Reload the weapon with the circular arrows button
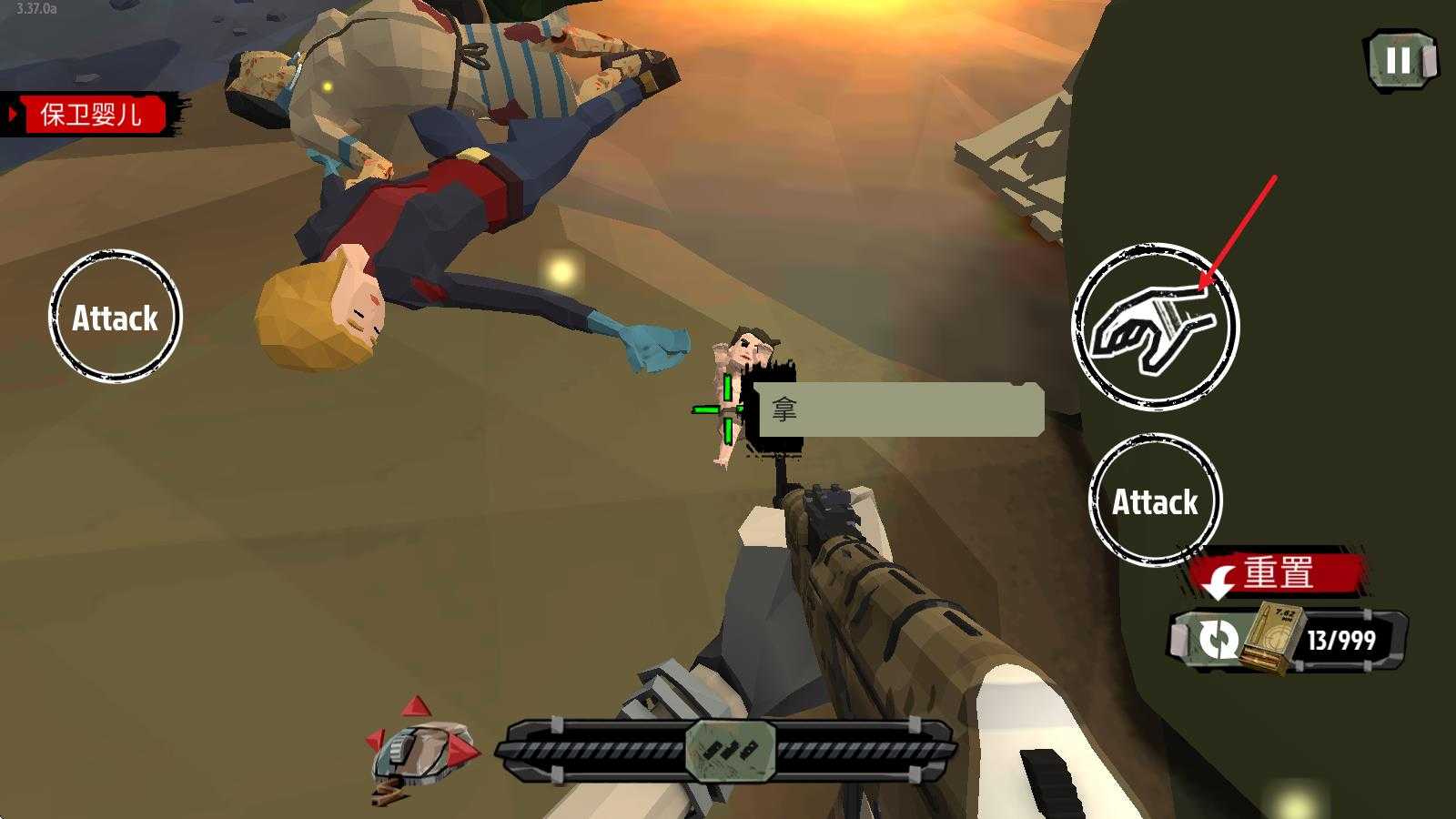Screen dimensions: 1456x819 tap(1217, 639)
